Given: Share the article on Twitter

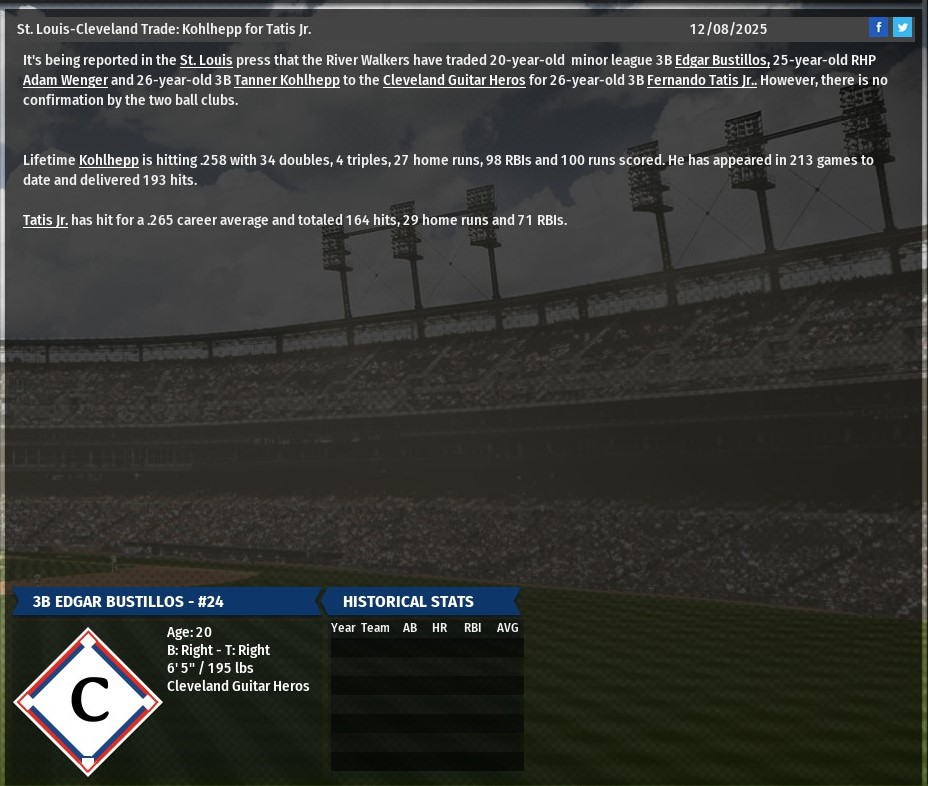Looking at the screenshot, I should (x=902, y=28).
